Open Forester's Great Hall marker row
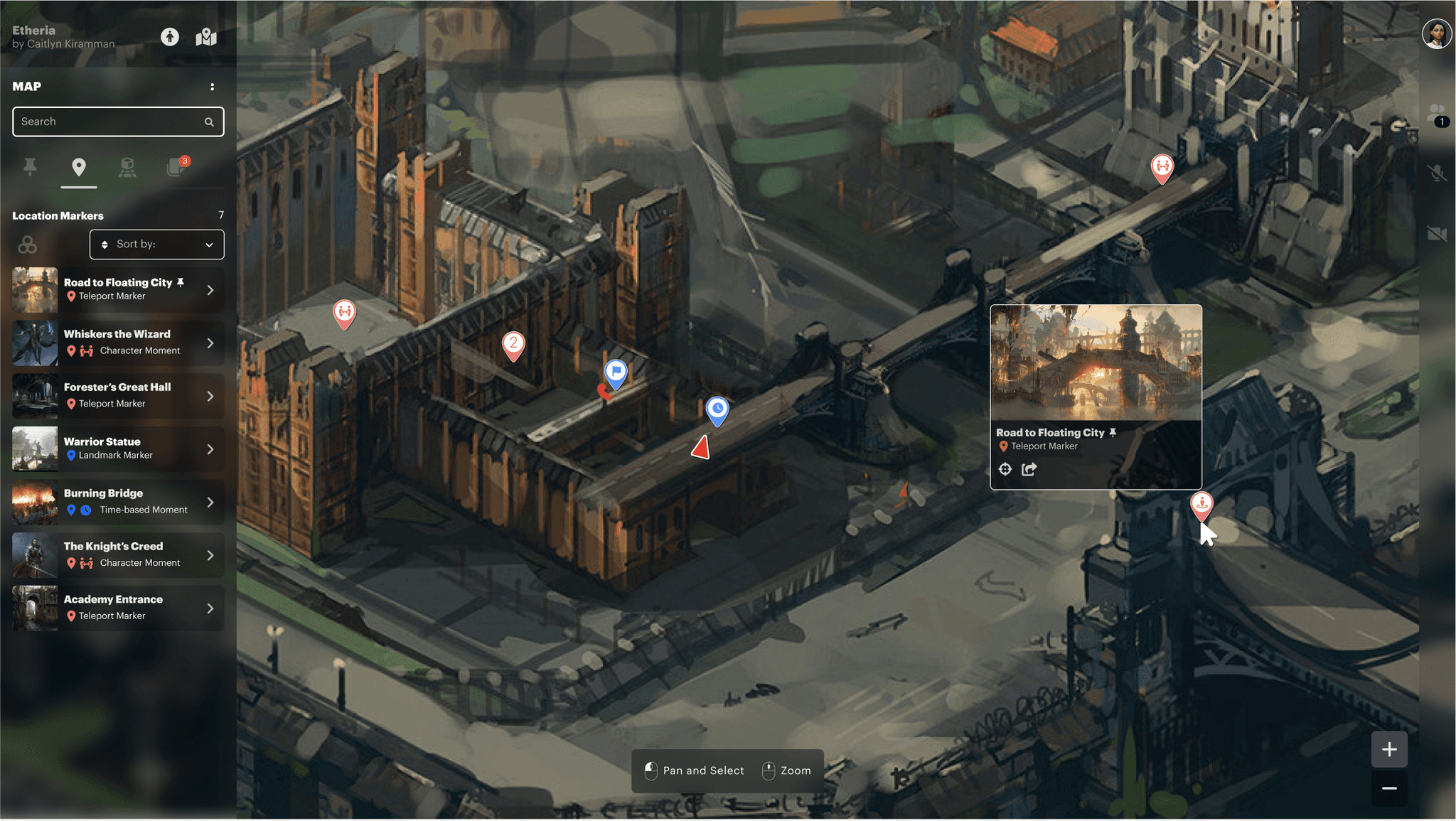1456x821 pixels. click(x=118, y=396)
